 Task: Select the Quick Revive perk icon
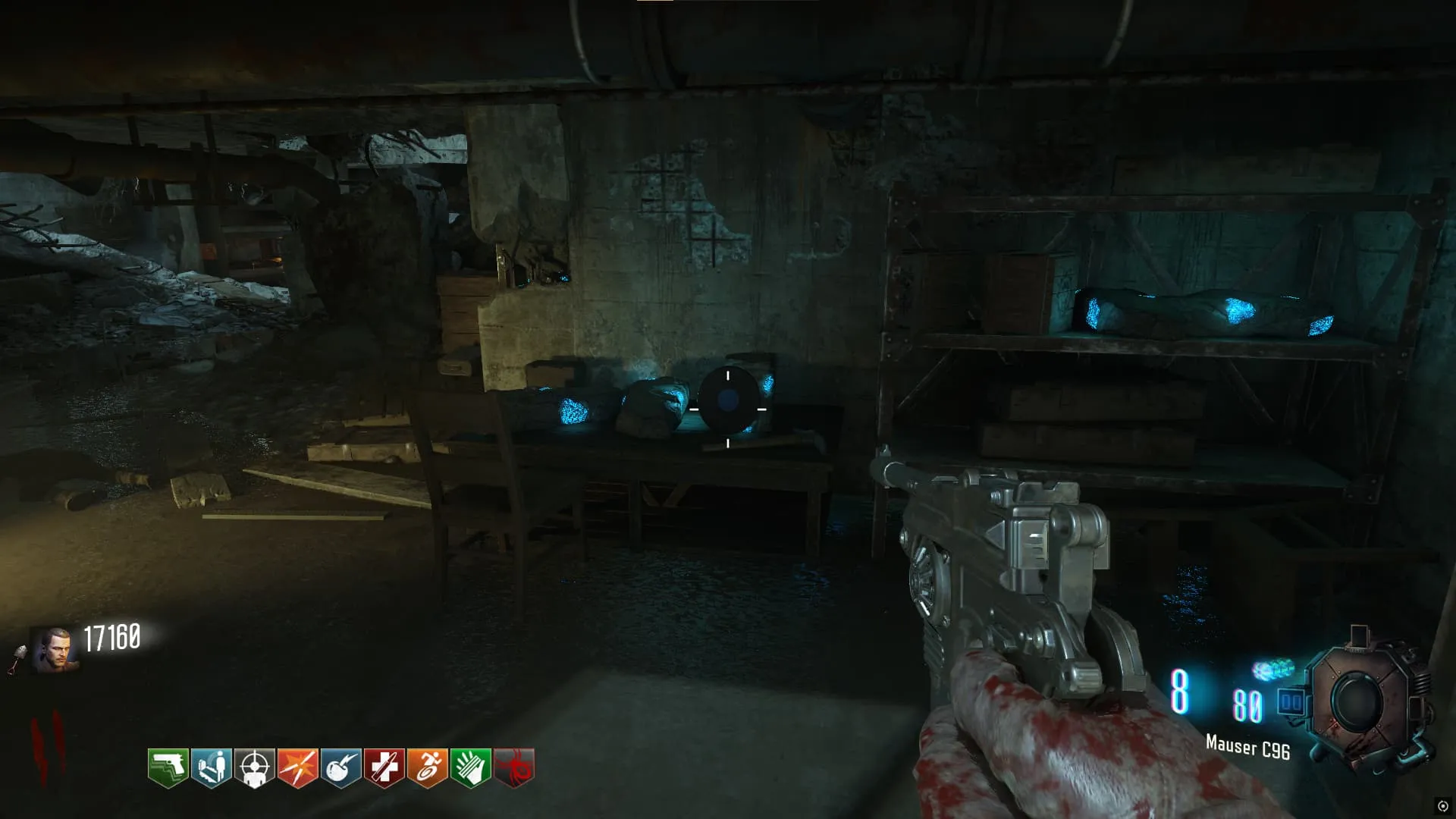[211, 767]
